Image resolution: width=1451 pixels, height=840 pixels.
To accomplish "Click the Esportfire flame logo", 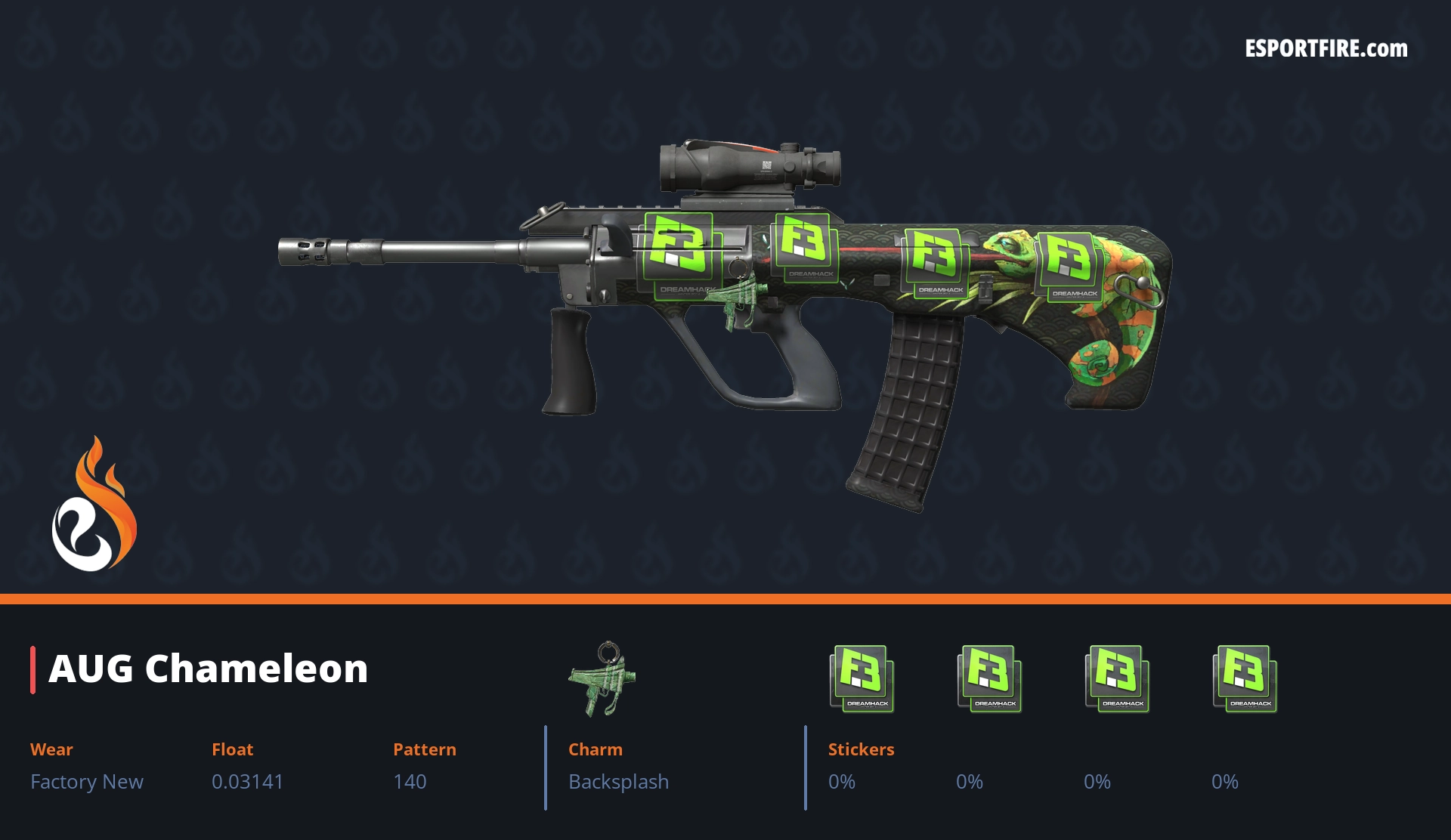I will [x=94, y=504].
